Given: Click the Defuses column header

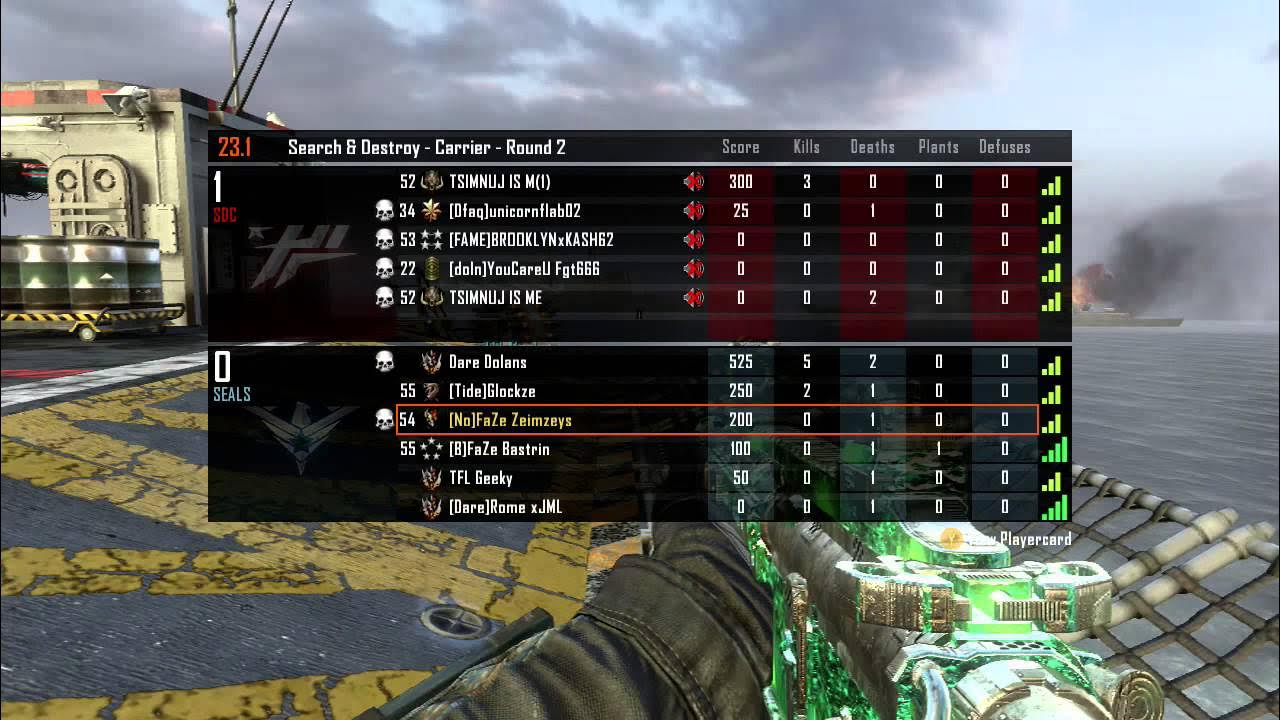Looking at the screenshot, I should (x=1005, y=147).
